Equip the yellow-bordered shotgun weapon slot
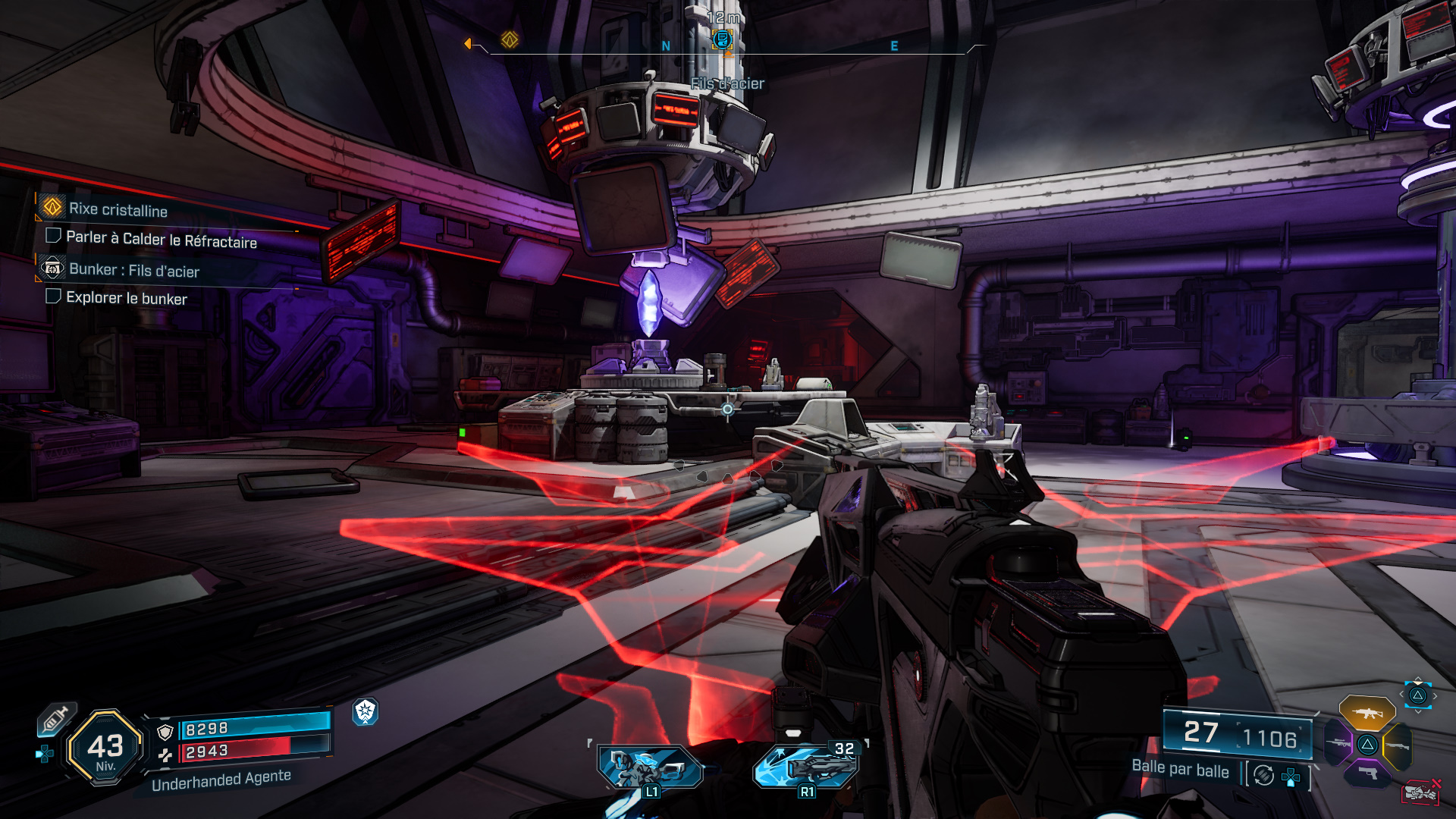The width and height of the screenshot is (1456, 819). [x=1397, y=747]
